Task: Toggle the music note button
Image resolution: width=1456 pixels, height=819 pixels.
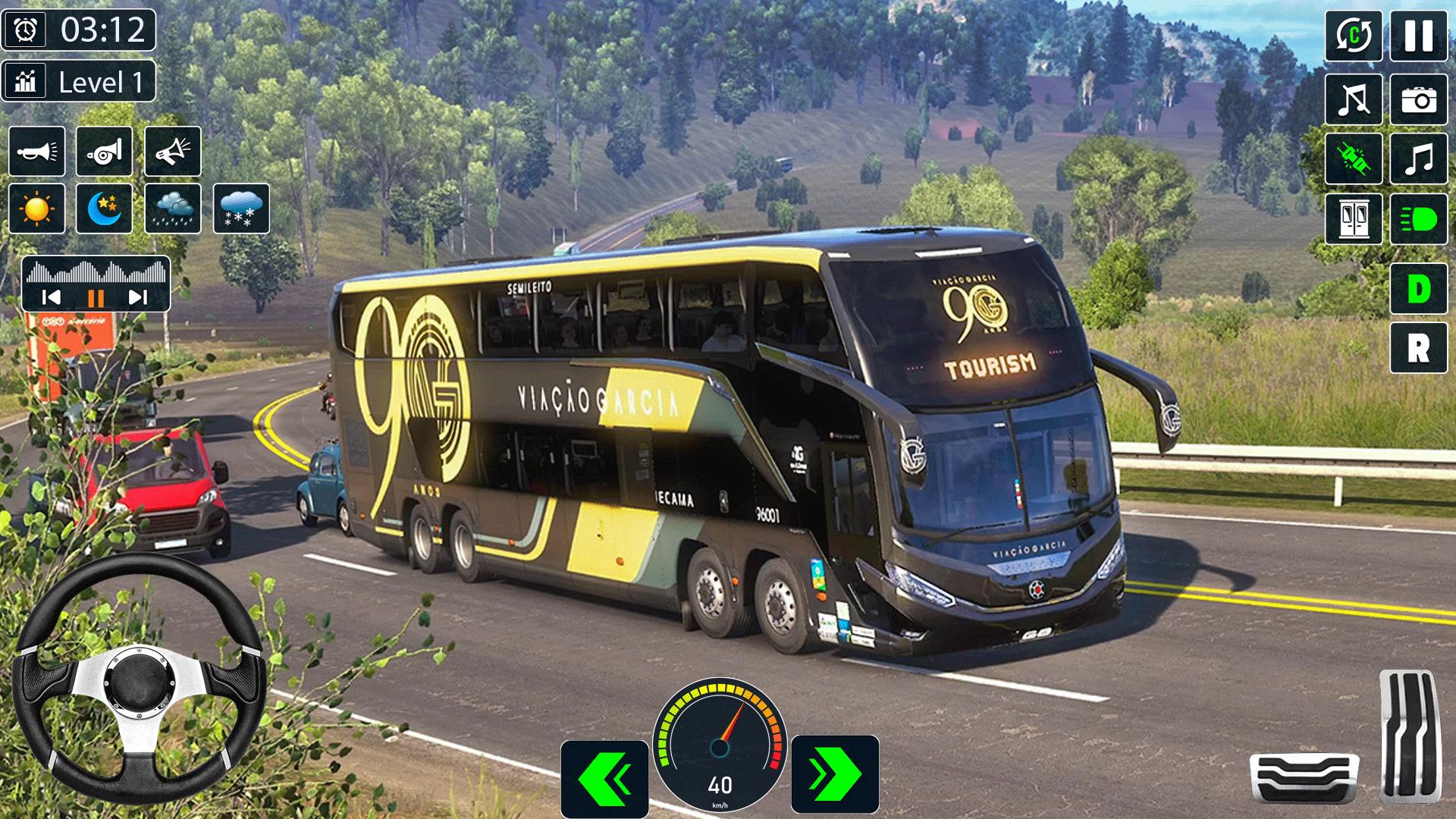Action: [1418, 159]
